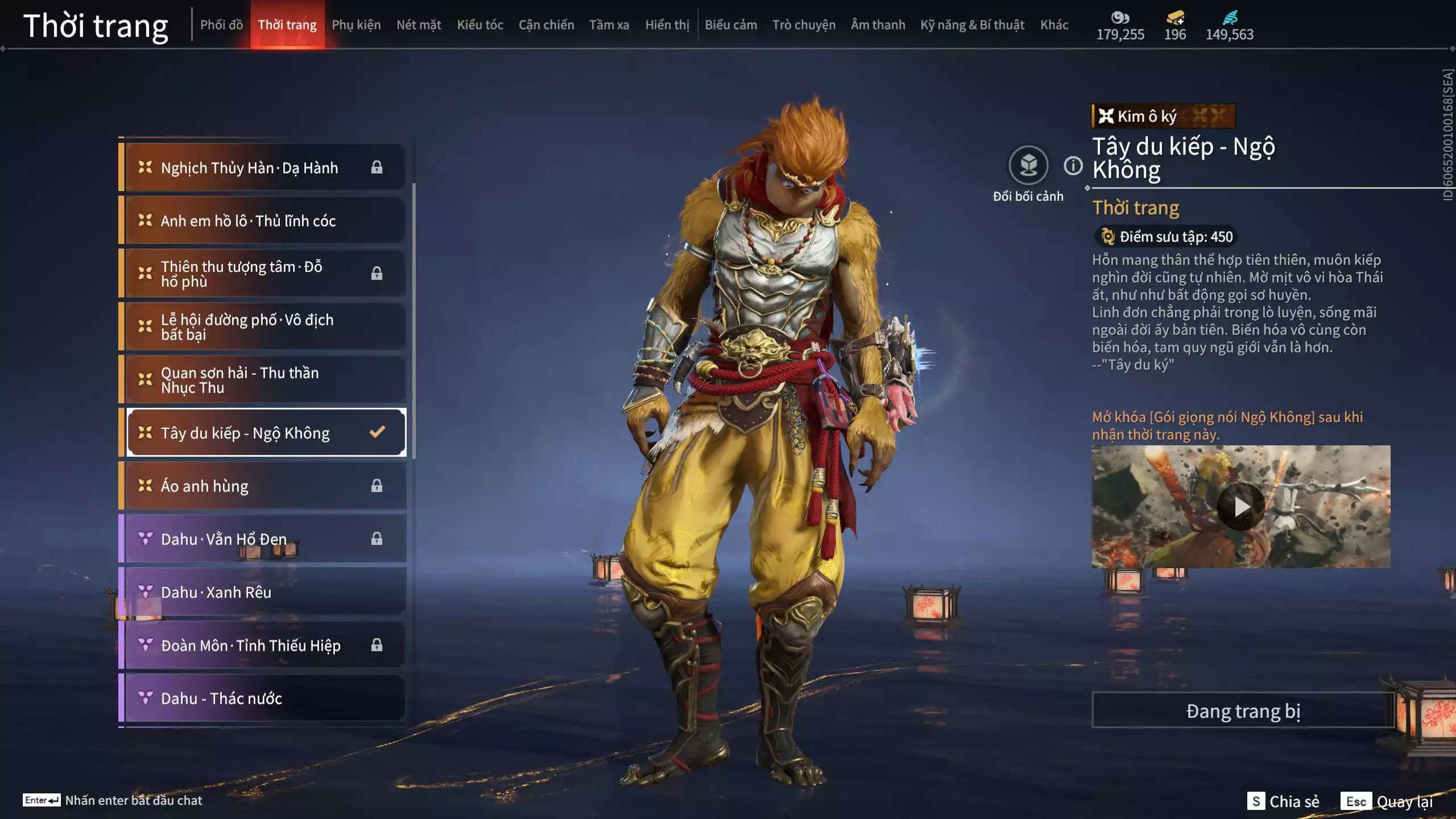Click the Đang trang bị button
1456x819 pixels.
point(1243,711)
